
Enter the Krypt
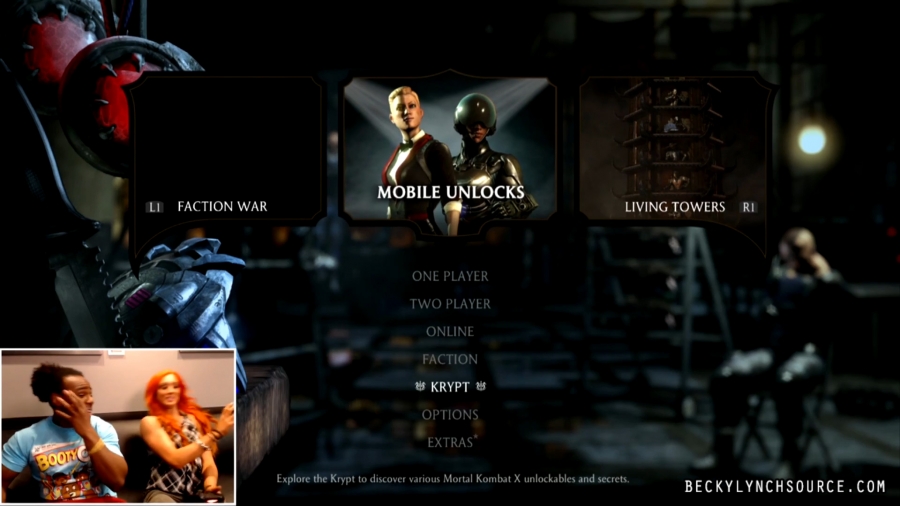tap(450, 386)
